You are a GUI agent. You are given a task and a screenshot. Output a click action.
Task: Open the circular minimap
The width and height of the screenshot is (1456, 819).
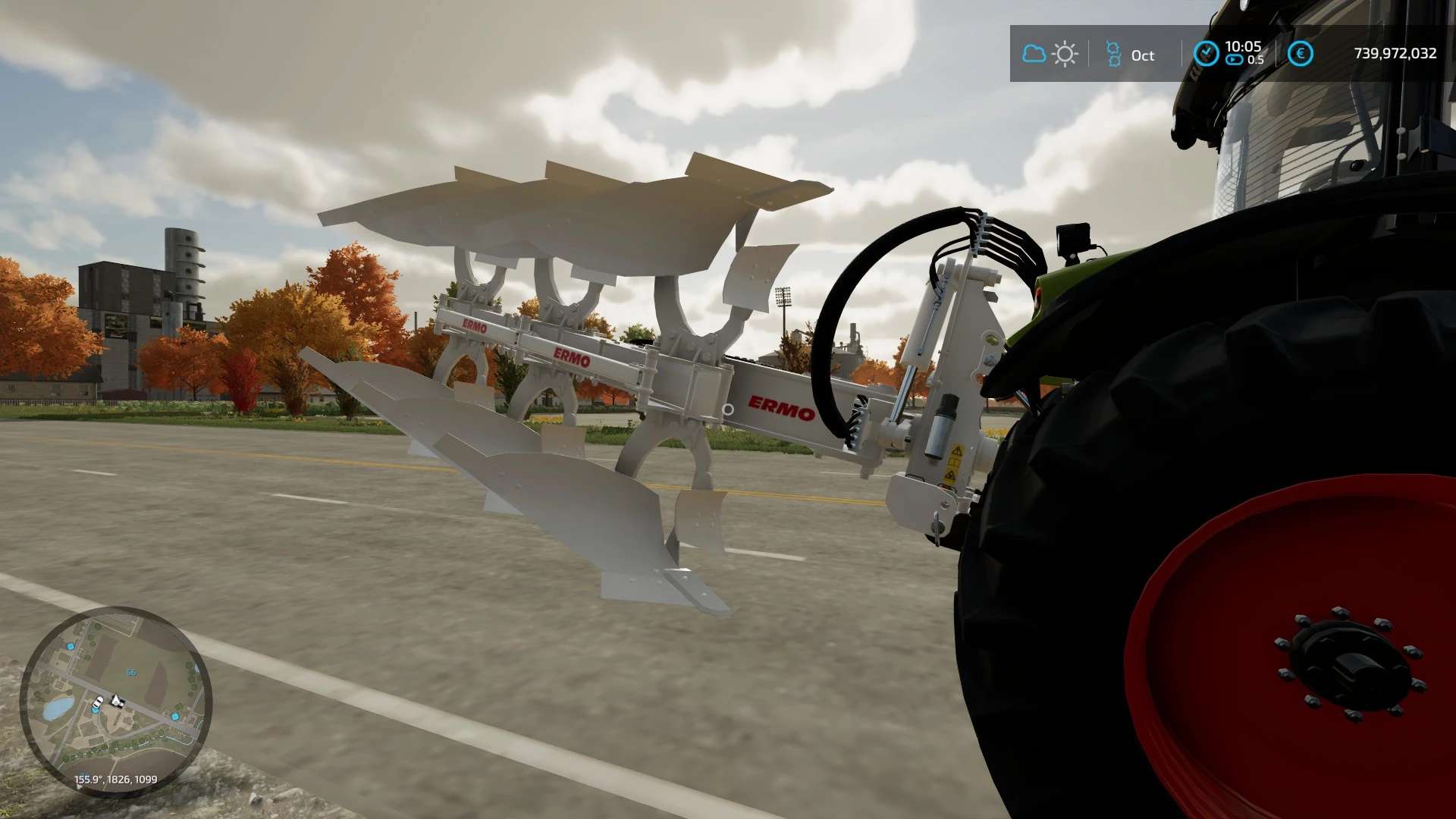point(115,701)
